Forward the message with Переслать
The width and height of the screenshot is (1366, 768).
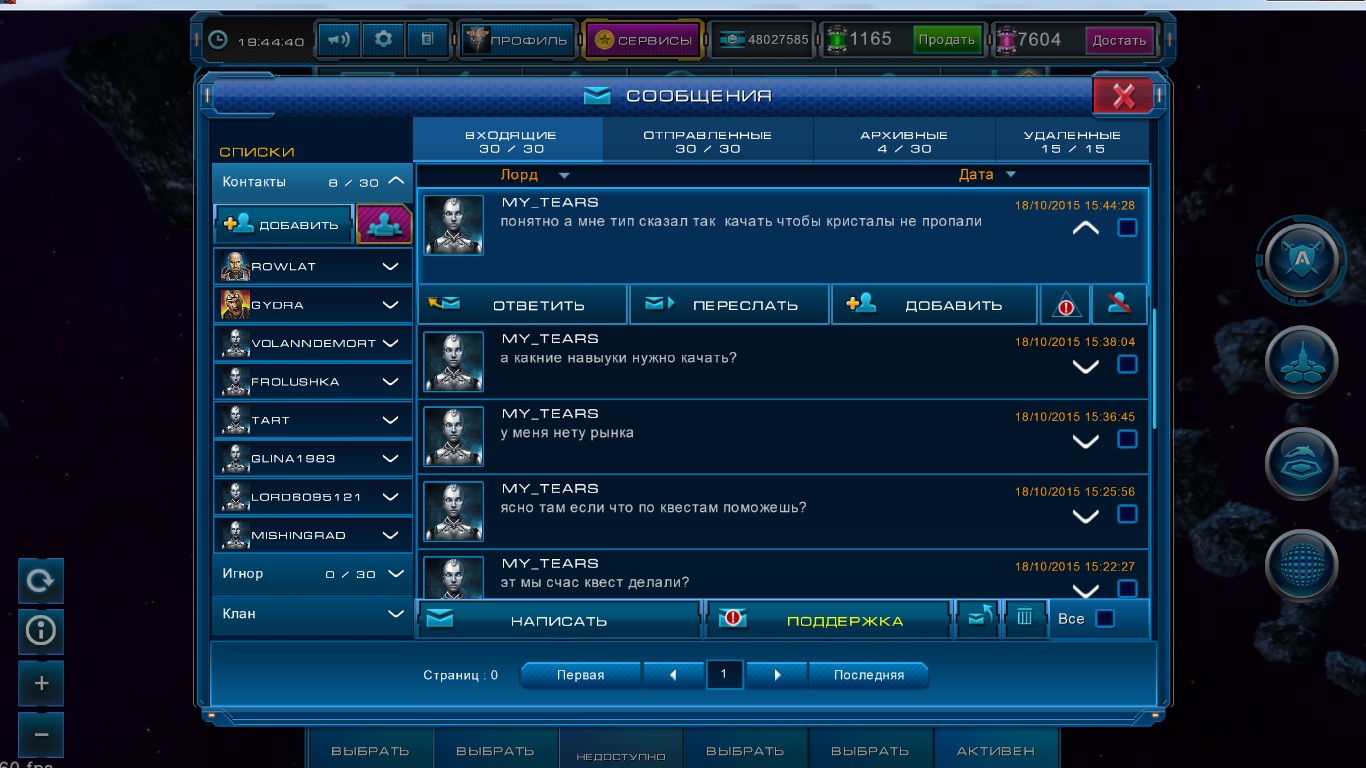[729, 305]
